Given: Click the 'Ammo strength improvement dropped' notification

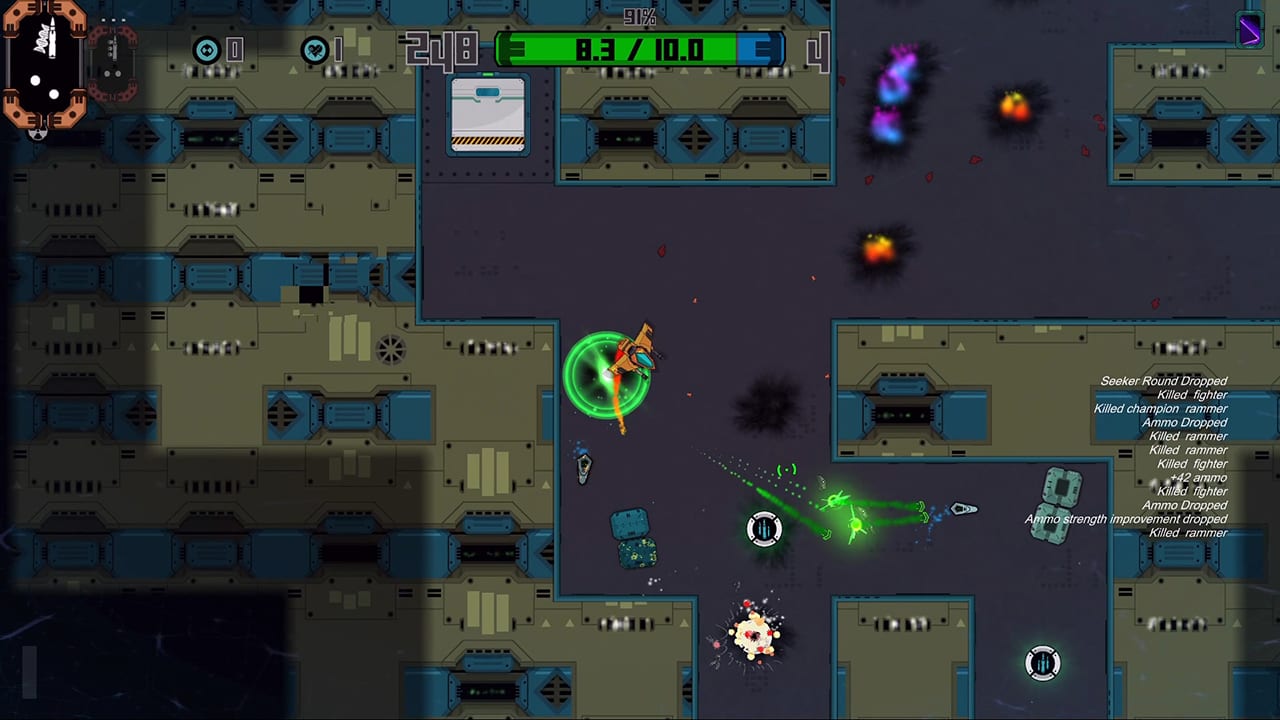Looking at the screenshot, I should (x=1124, y=519).
